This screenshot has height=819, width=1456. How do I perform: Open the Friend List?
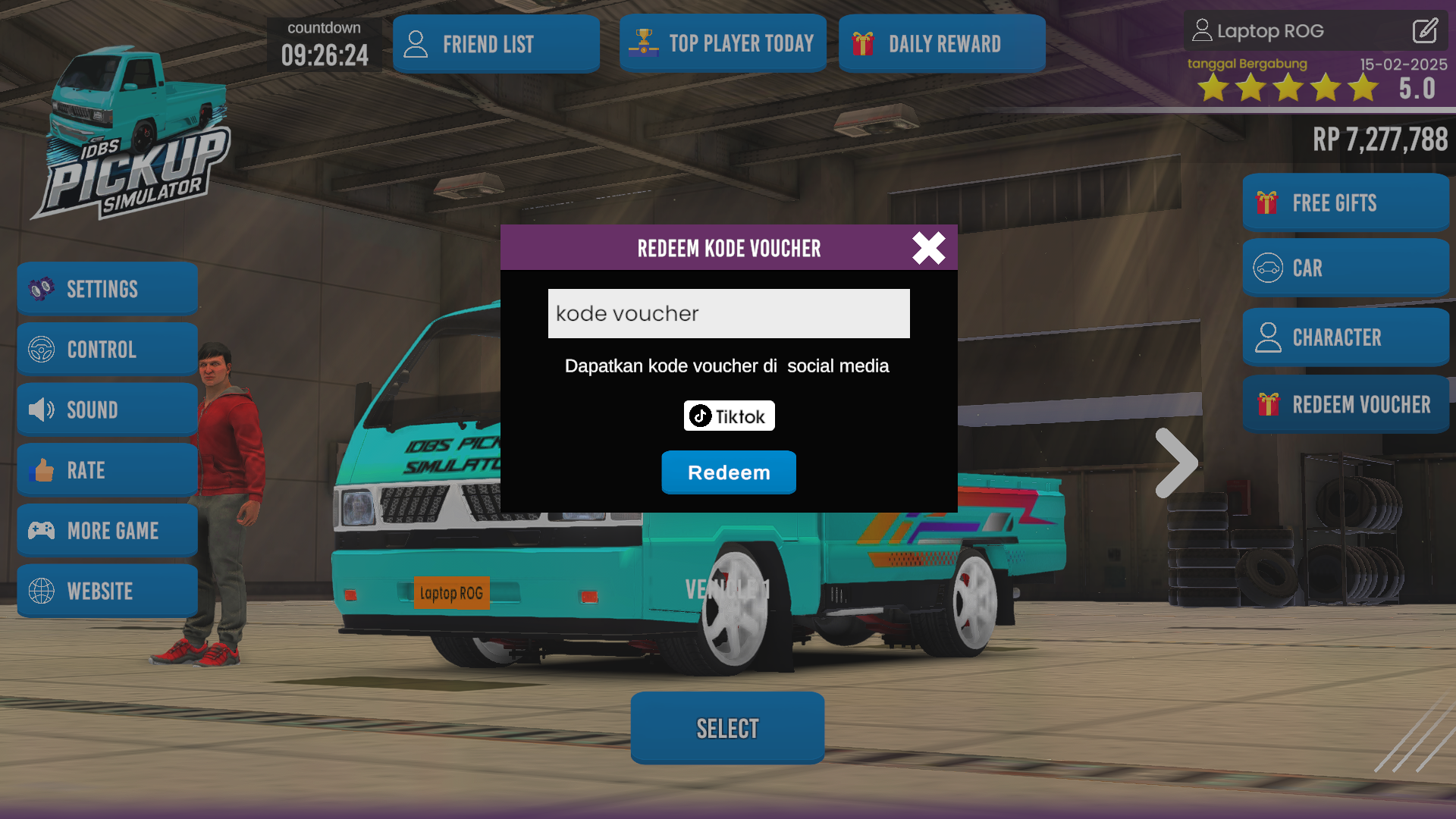(496, 43)
